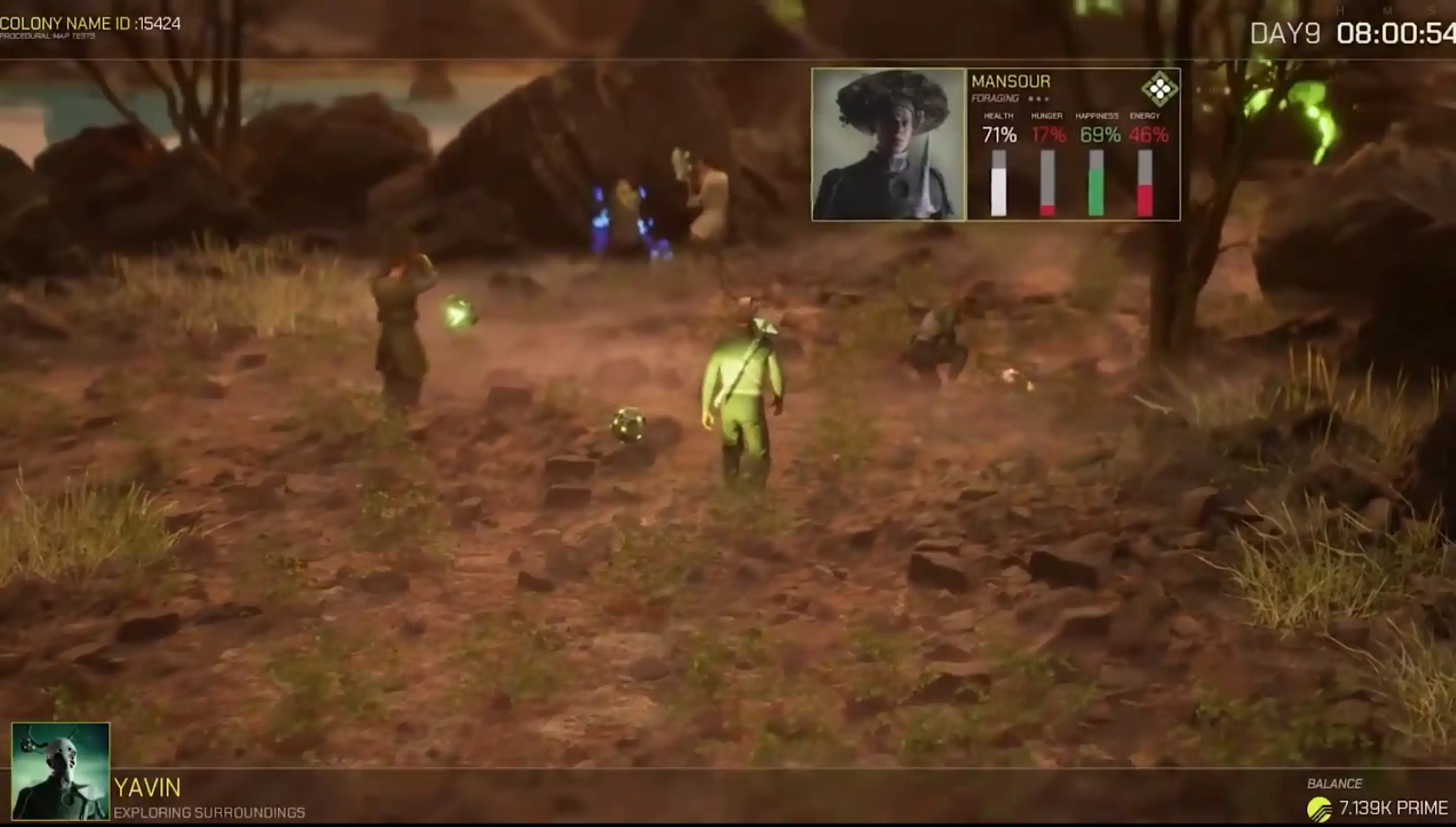Click the diamond icon on Mansour's card
1456x827 pixels.
click(1159, 89)
